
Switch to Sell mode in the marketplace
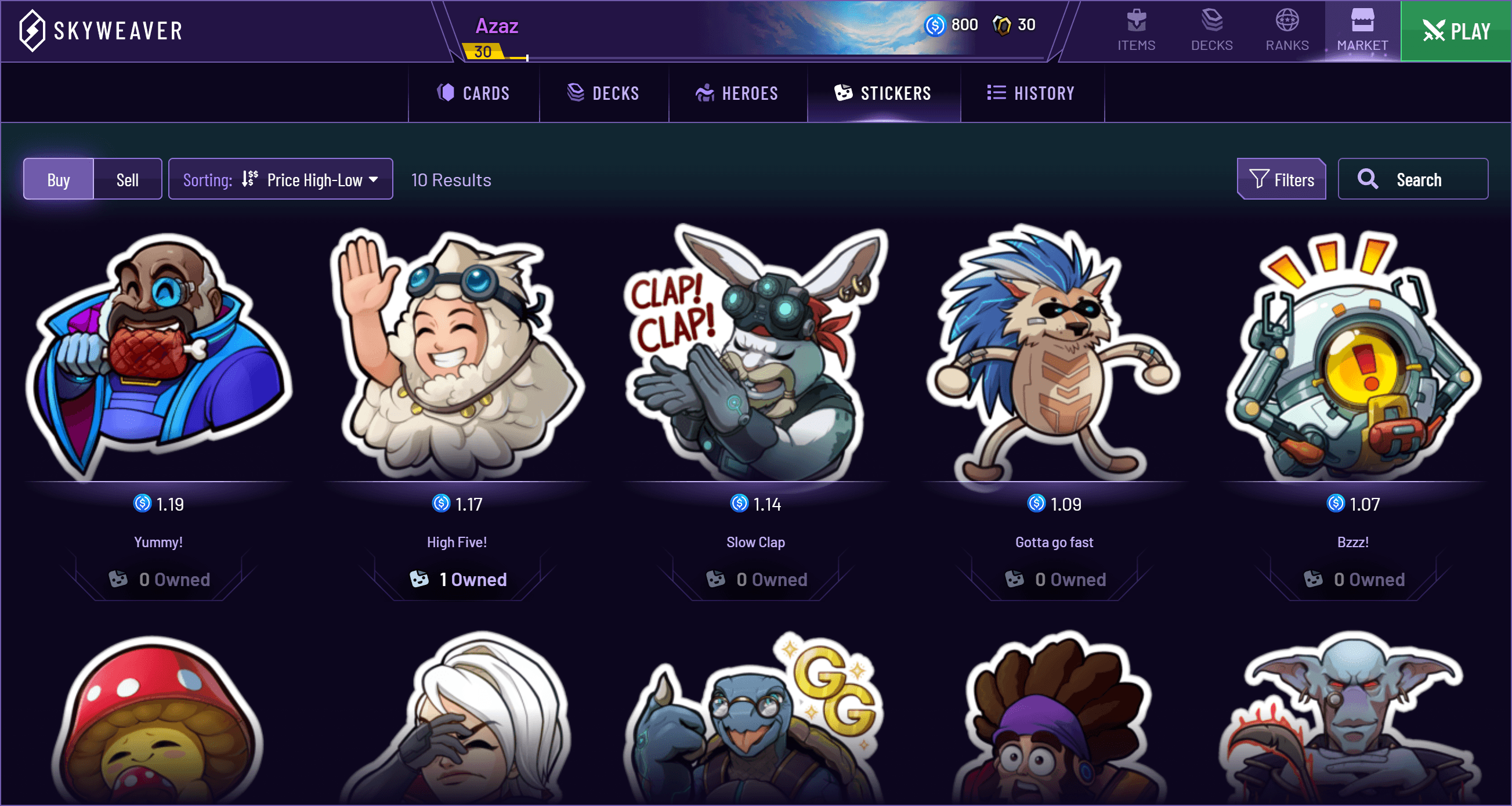(x=127, y=179)
